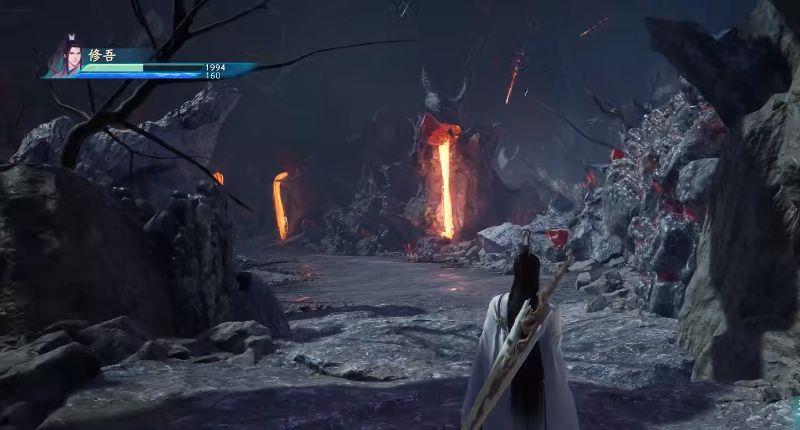Click the 修吾 character portrait

67,57
